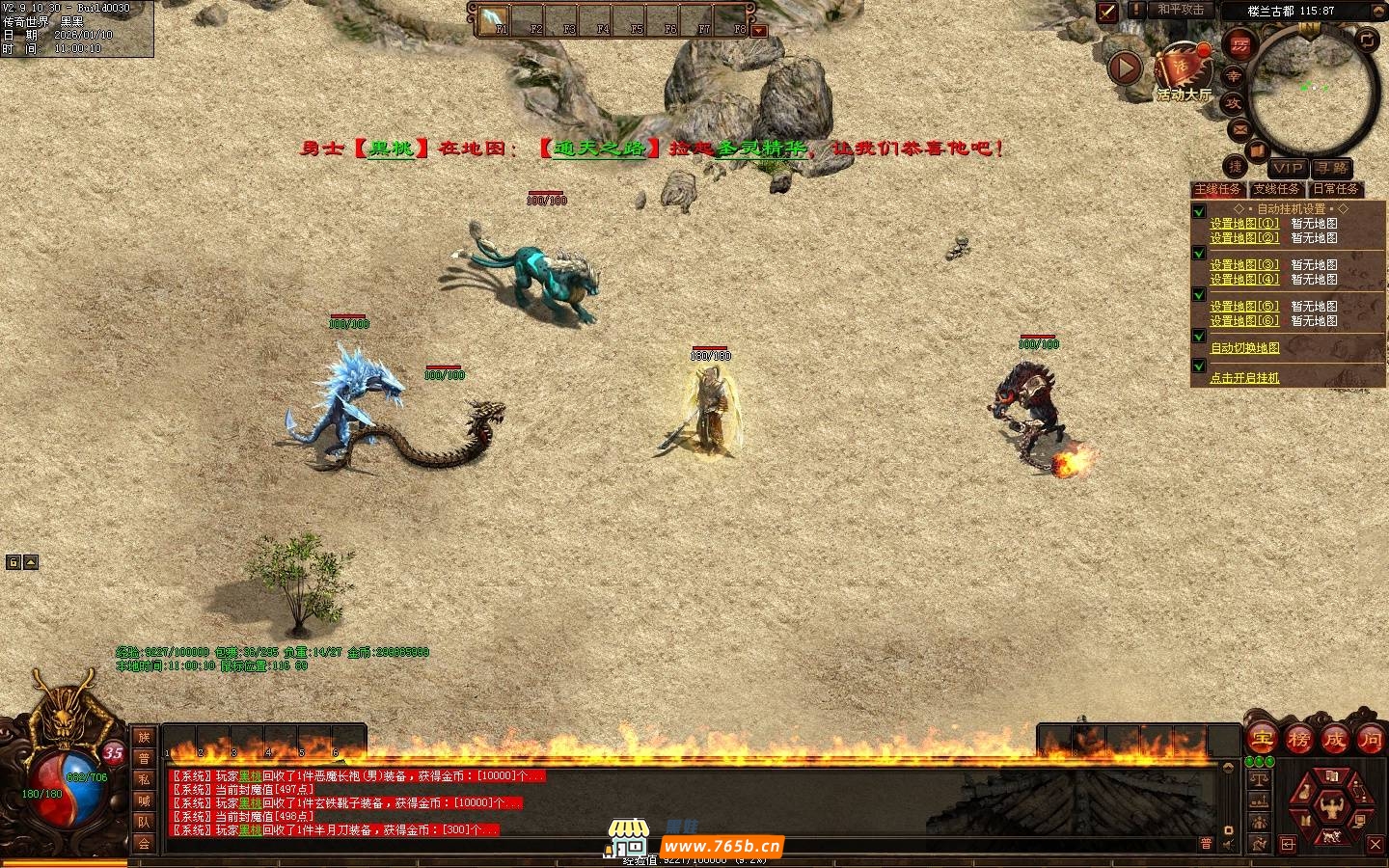Activate the 寻路 pathfinding button

(x=1331, y=168)
